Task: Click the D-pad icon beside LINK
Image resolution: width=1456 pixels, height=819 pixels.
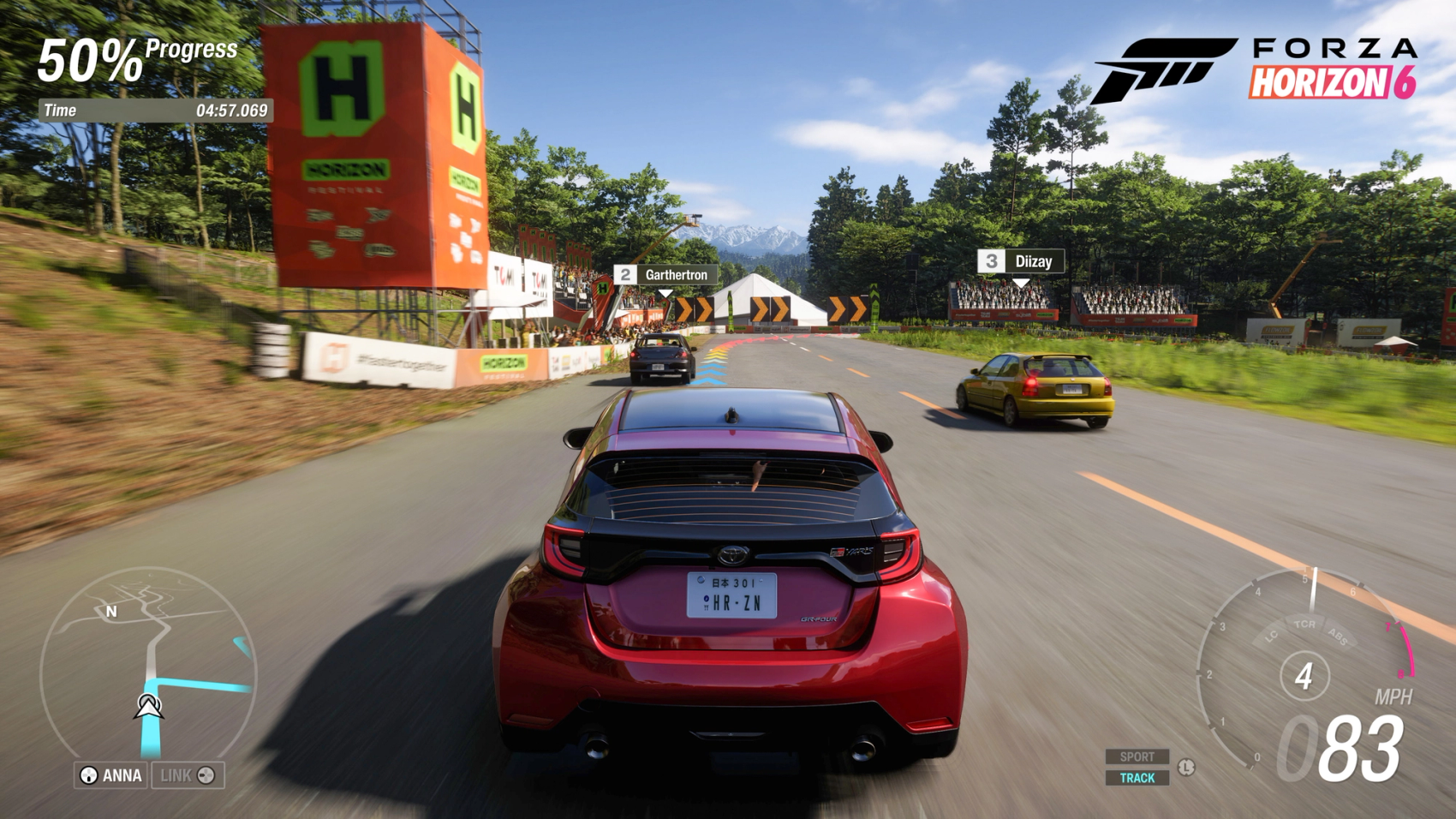Action: [206, 777]
